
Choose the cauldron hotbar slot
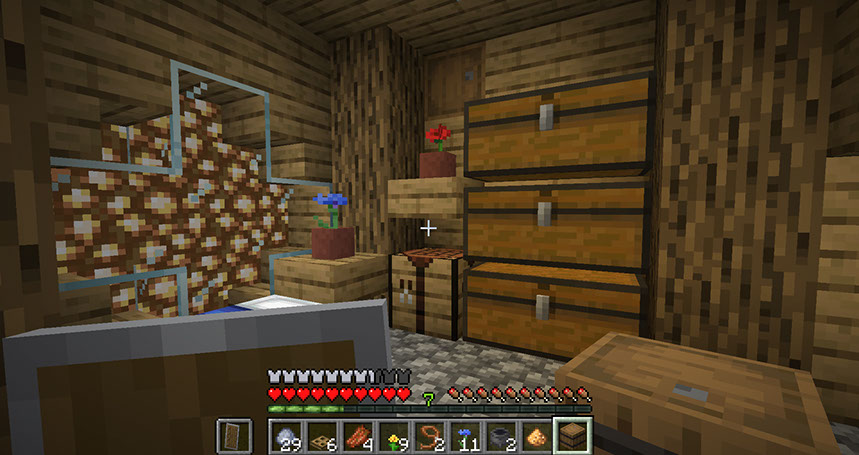point(501,435)
